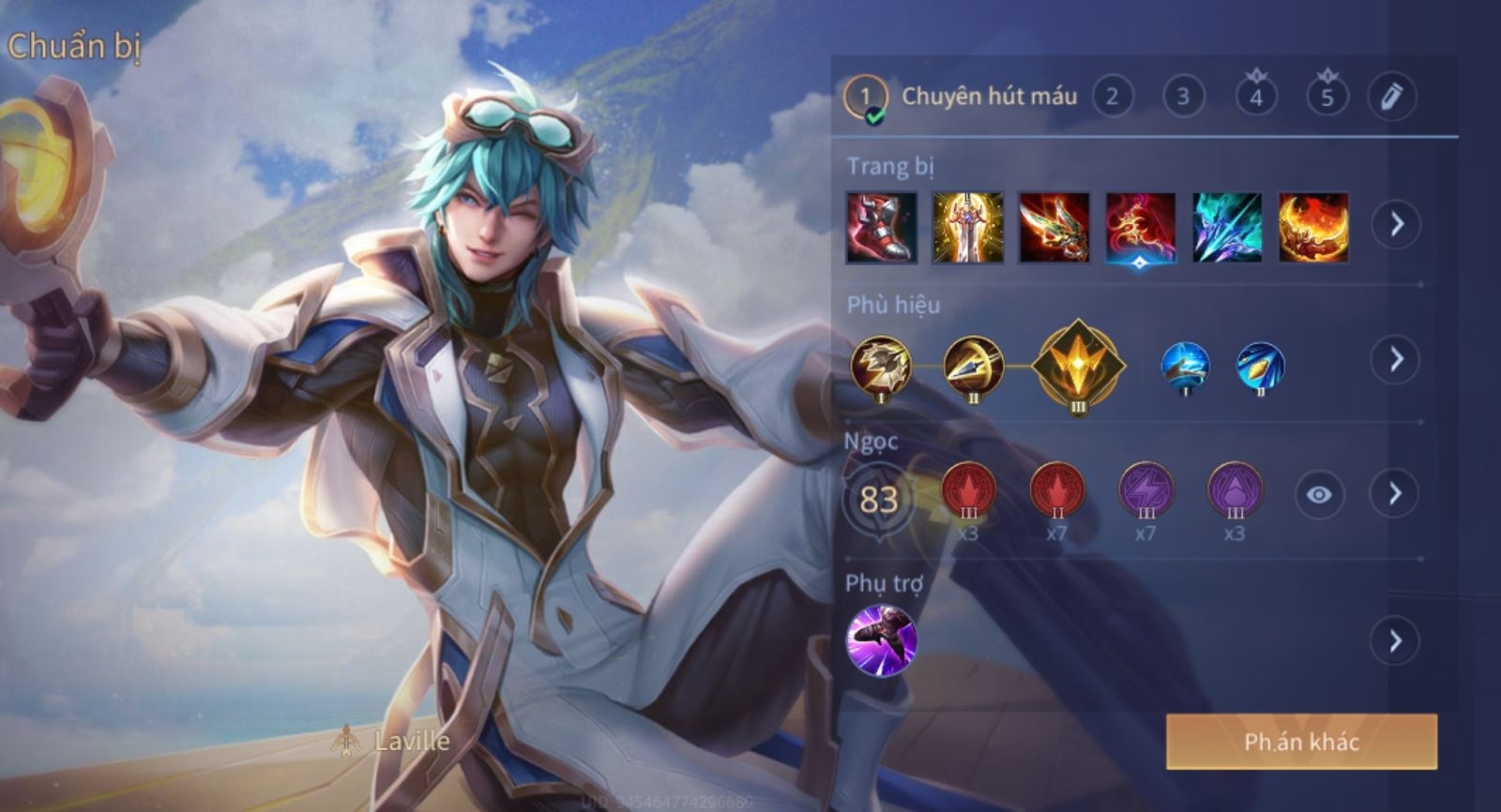Image resolution: width=1501 pixels, height=812 pixels.
Task: Select the large gold crown badge
Action: [x=1078, y=365]
